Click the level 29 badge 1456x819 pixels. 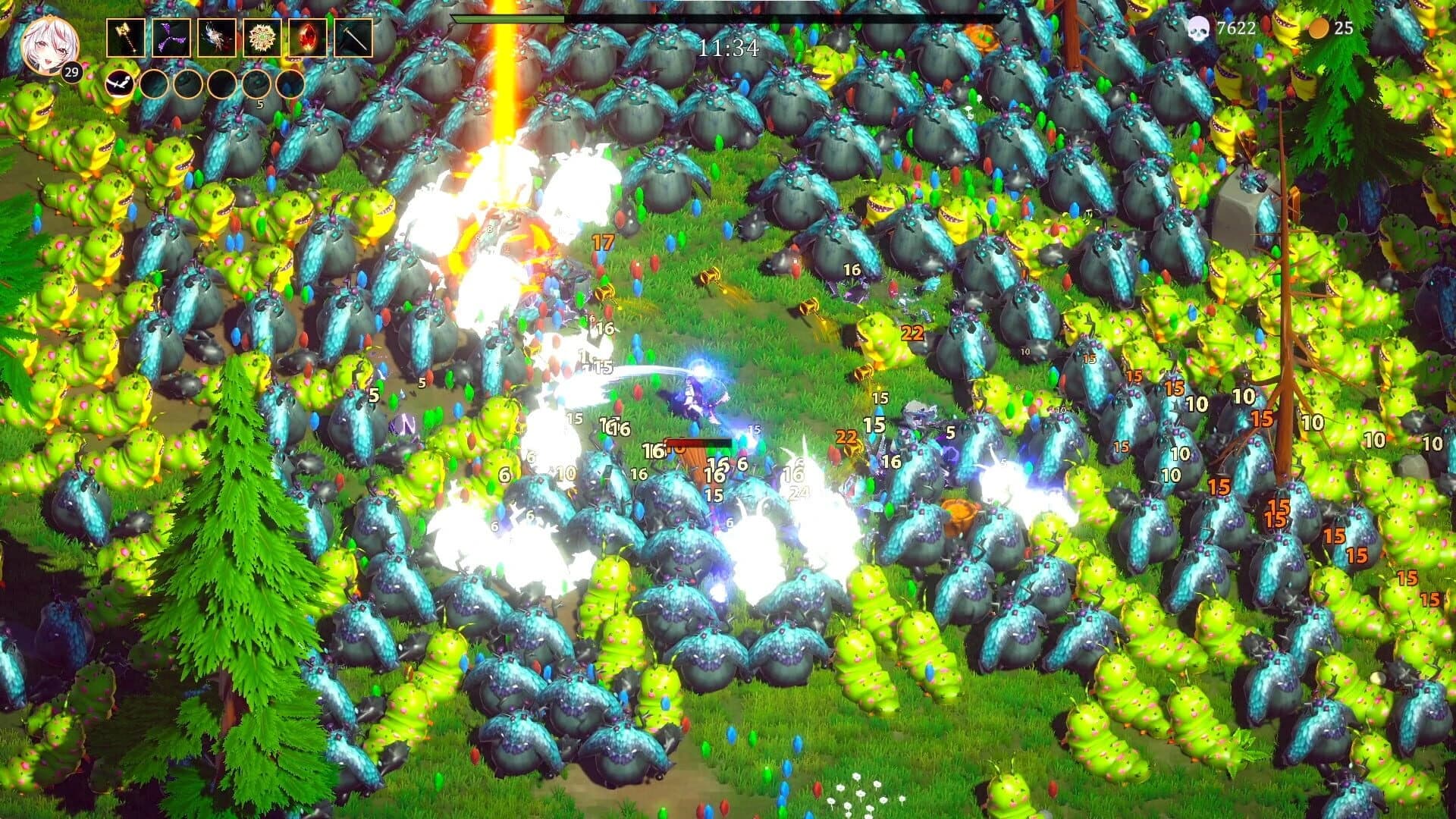coord(72,74)
